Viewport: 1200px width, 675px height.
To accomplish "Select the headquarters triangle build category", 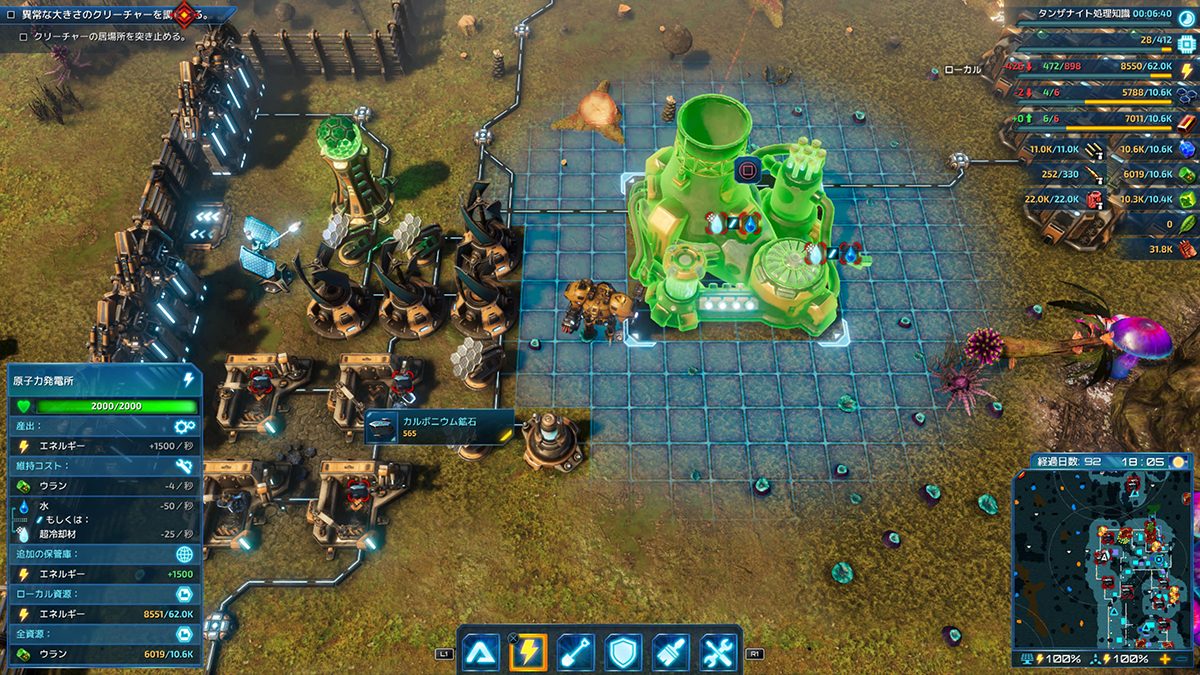I will coord(481,652).
